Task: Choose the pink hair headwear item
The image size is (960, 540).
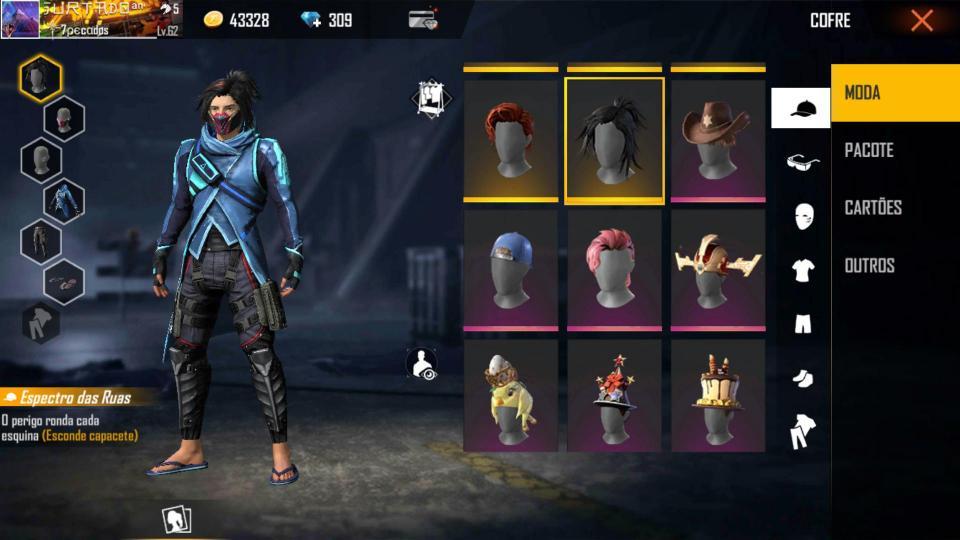Action: tap(614, 270)
